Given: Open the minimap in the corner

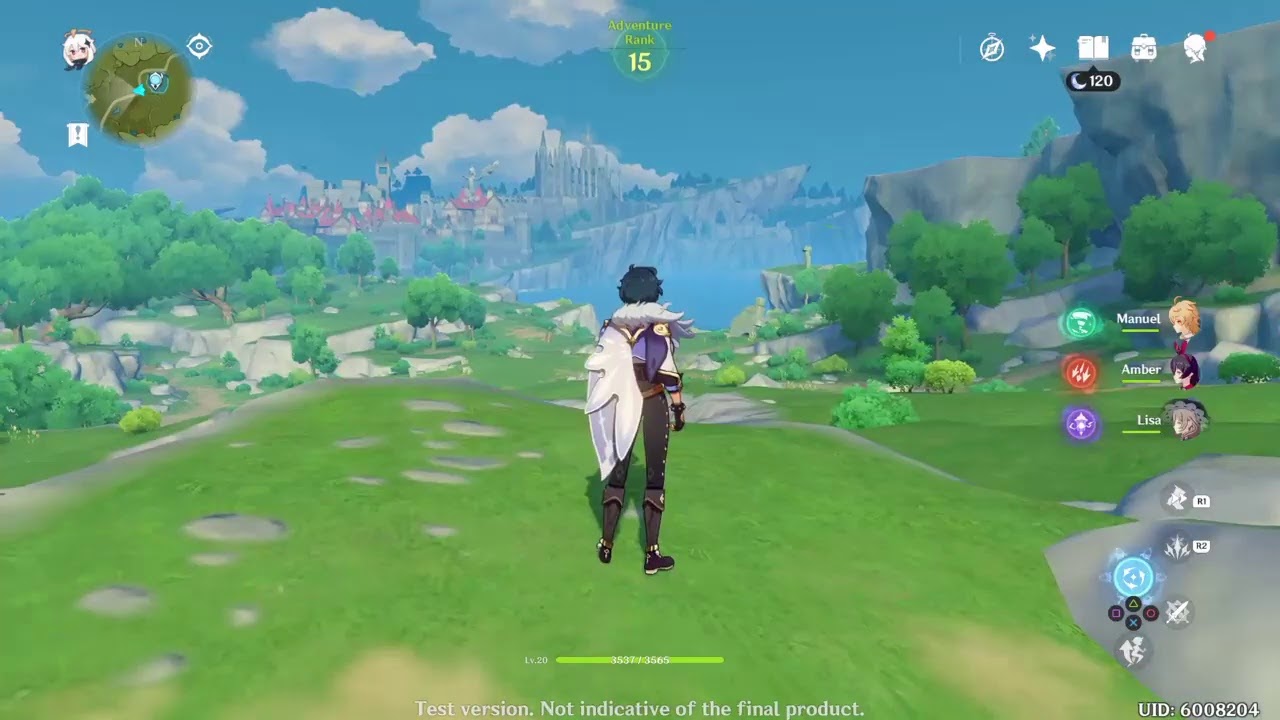Looking at the screenshot, I should point(140,90).
